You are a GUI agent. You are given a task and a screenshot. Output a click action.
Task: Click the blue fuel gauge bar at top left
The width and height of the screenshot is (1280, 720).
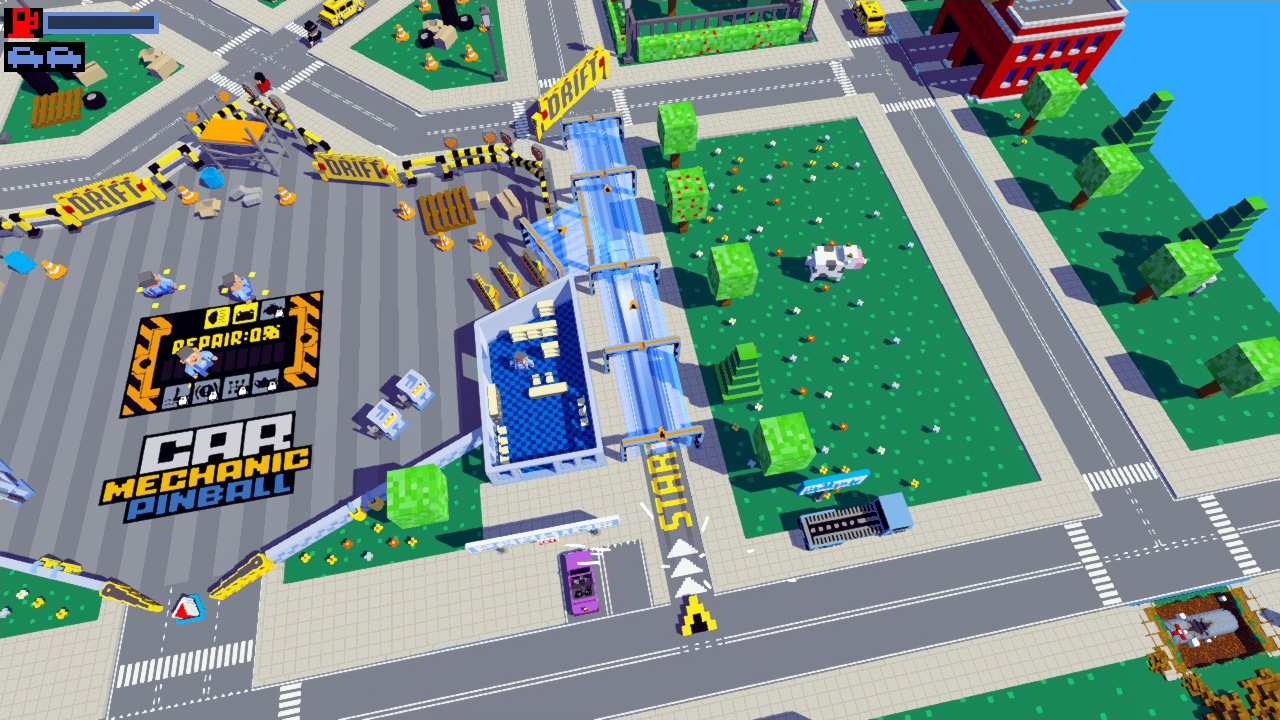pos(100,22)
